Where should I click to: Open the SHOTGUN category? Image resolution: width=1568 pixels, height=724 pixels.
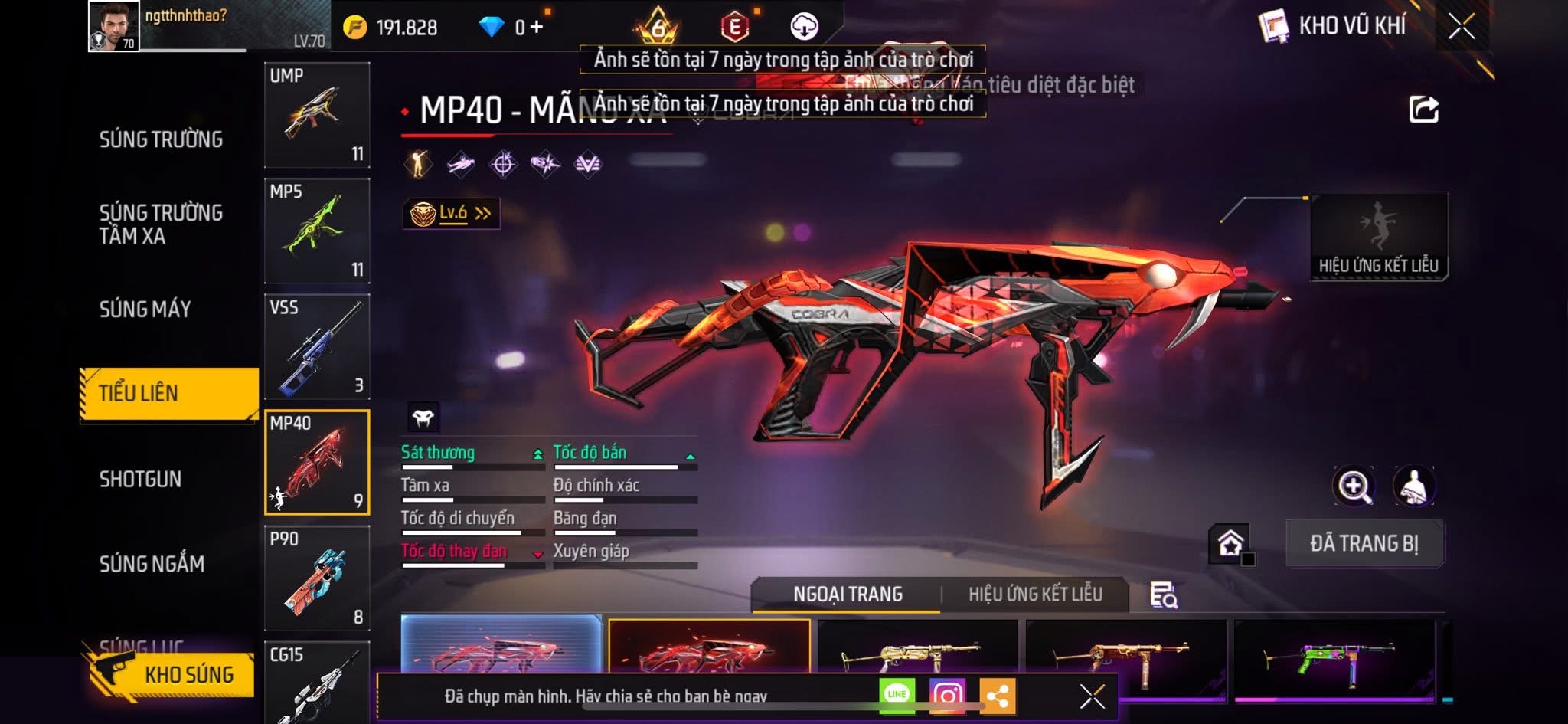click(140, 480)
